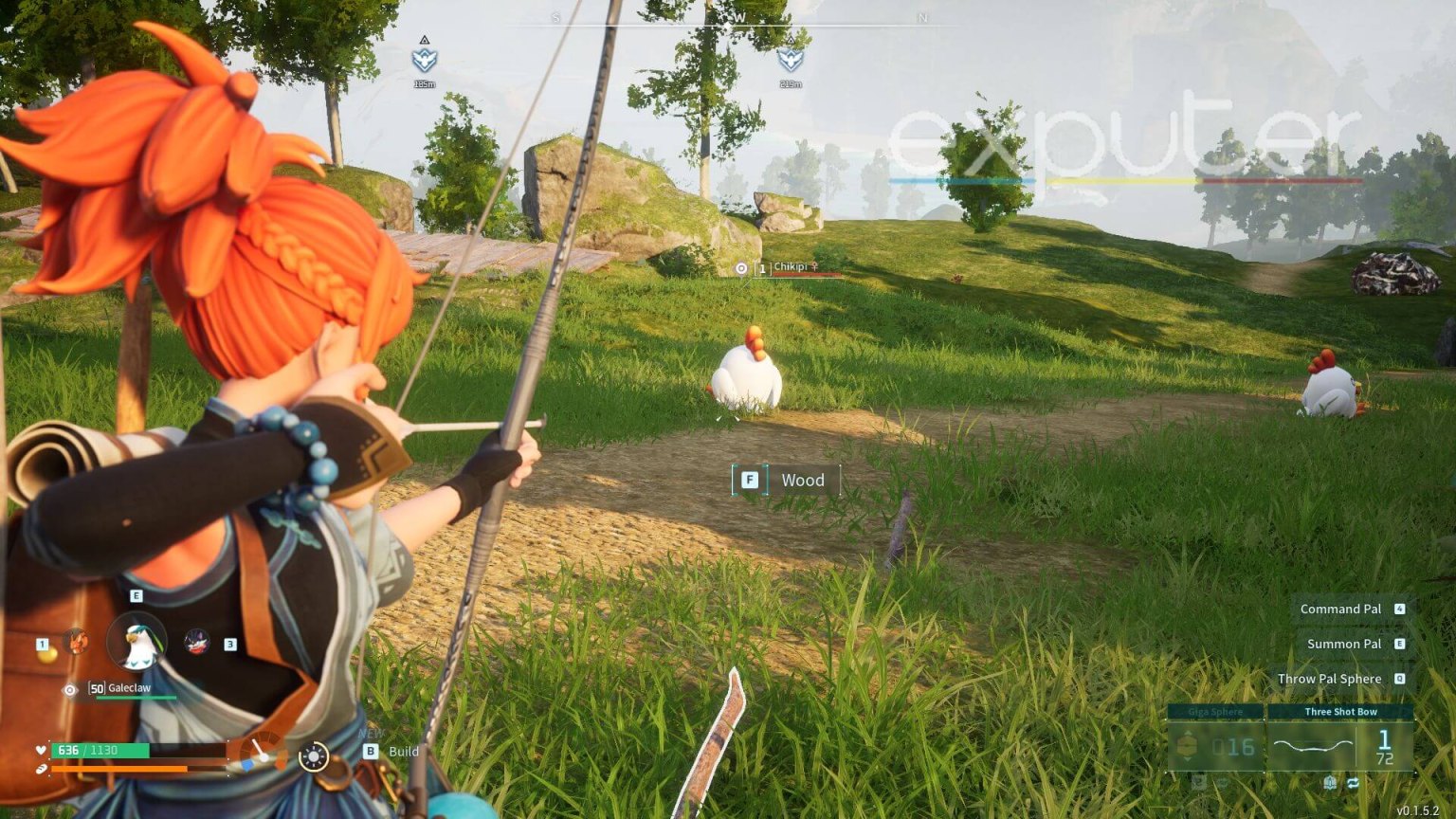Open the Build menu label
The height and width of the screenshot is (819, 1456).
[x=403, y=751]
